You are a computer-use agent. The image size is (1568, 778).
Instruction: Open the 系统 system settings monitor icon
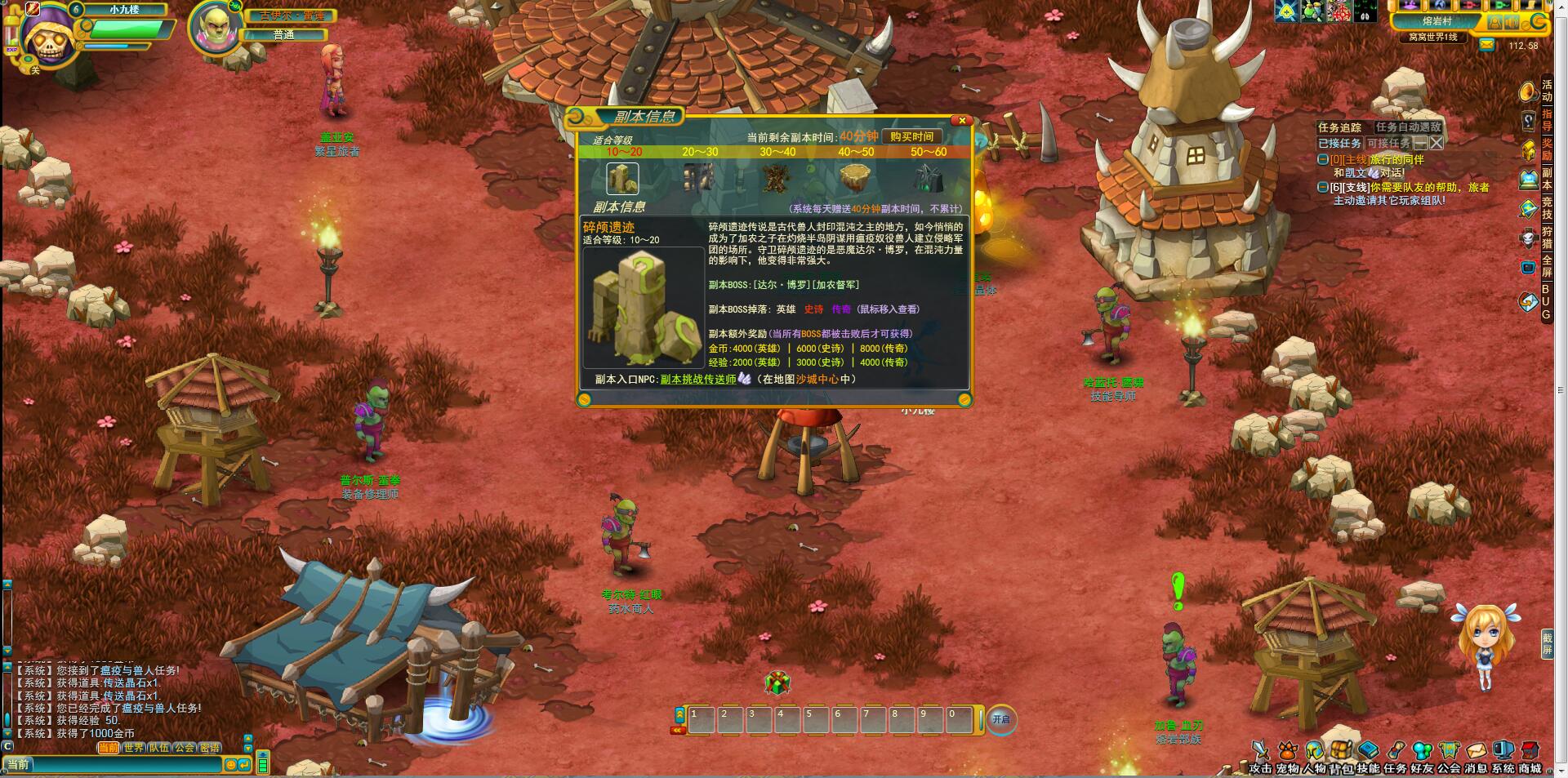(1503, 751)
